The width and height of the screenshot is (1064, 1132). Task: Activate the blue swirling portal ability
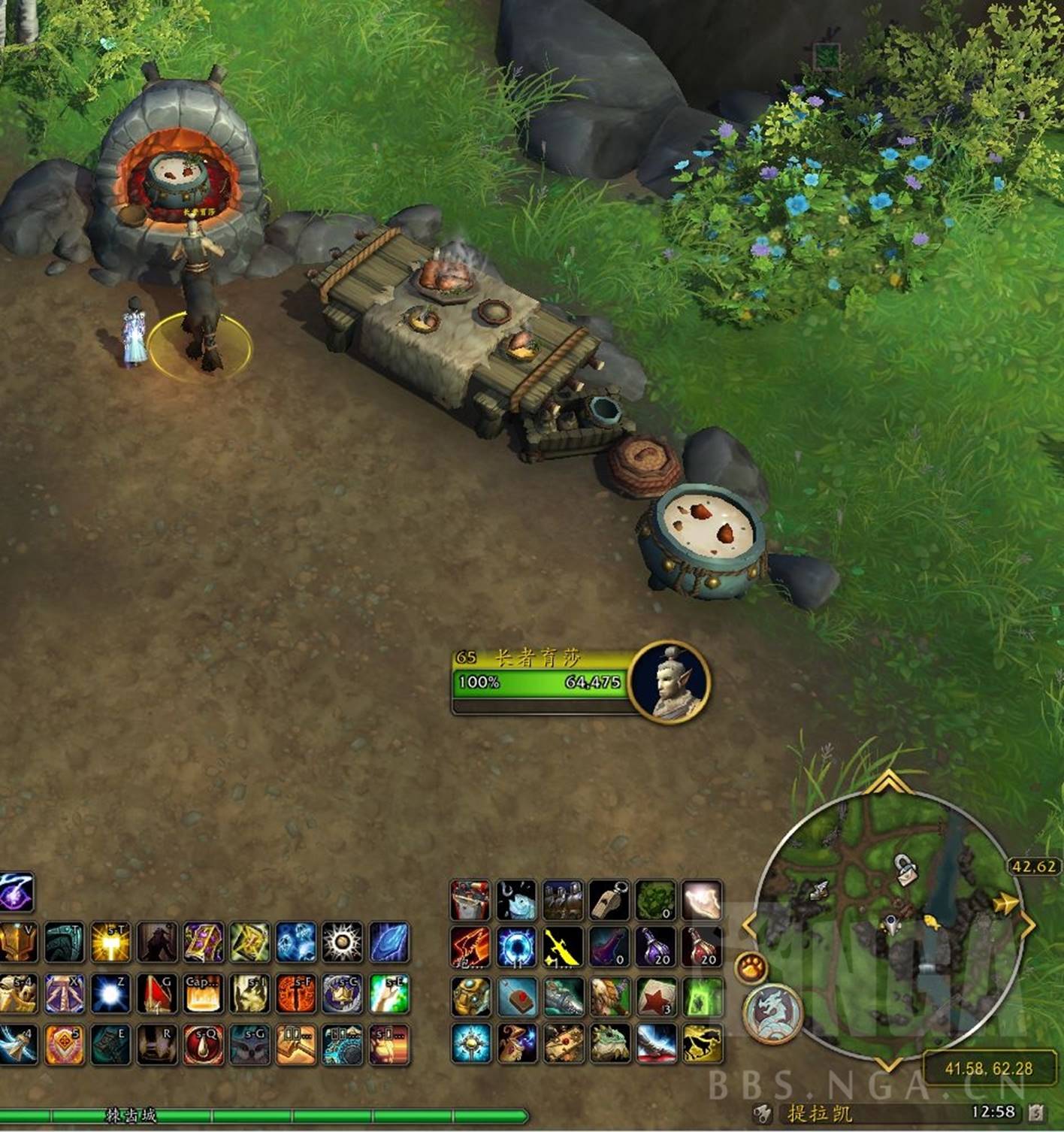coord(516,946)
